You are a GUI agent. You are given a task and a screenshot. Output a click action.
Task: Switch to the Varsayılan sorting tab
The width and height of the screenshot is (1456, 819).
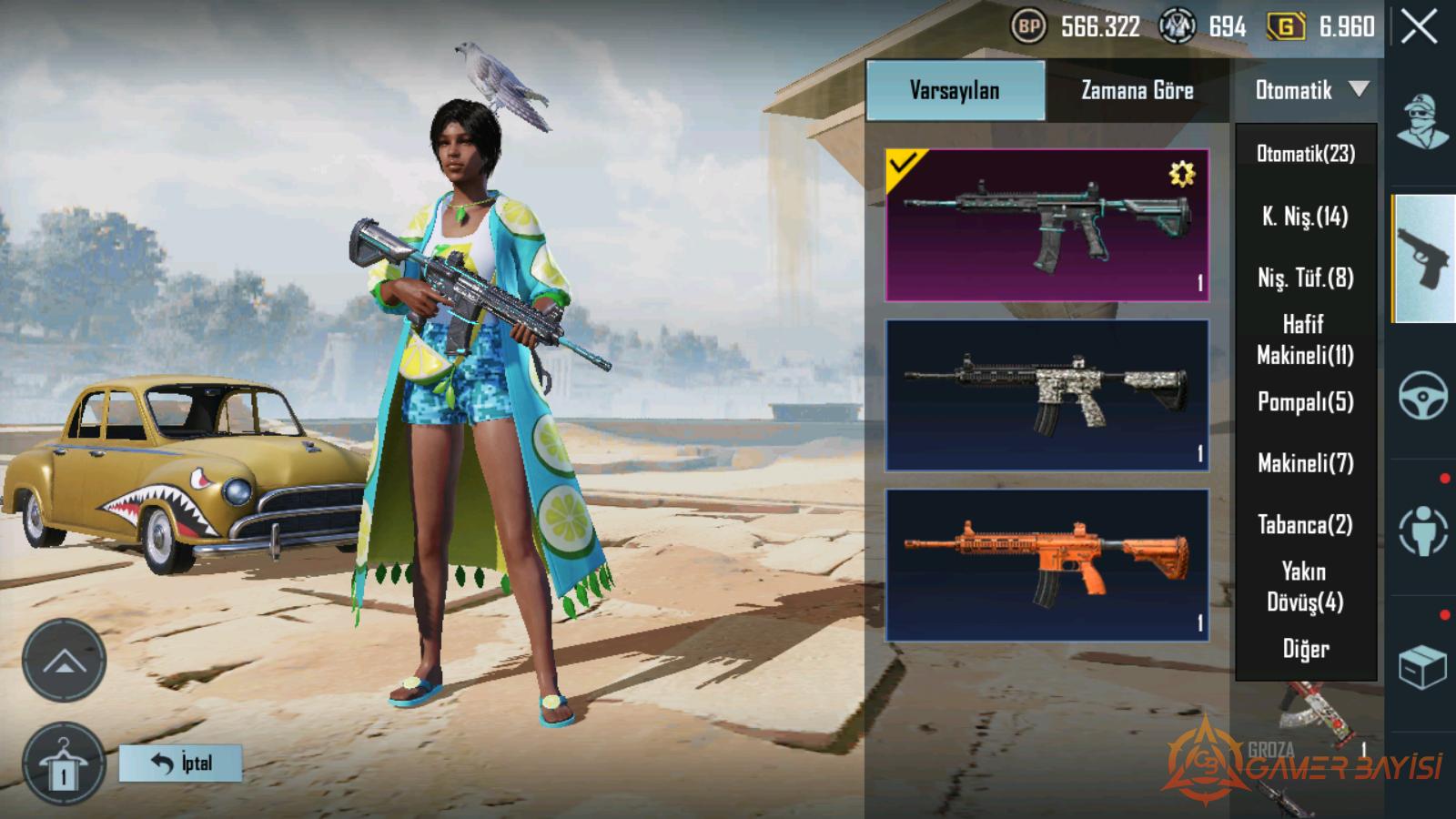click(955, 90)
